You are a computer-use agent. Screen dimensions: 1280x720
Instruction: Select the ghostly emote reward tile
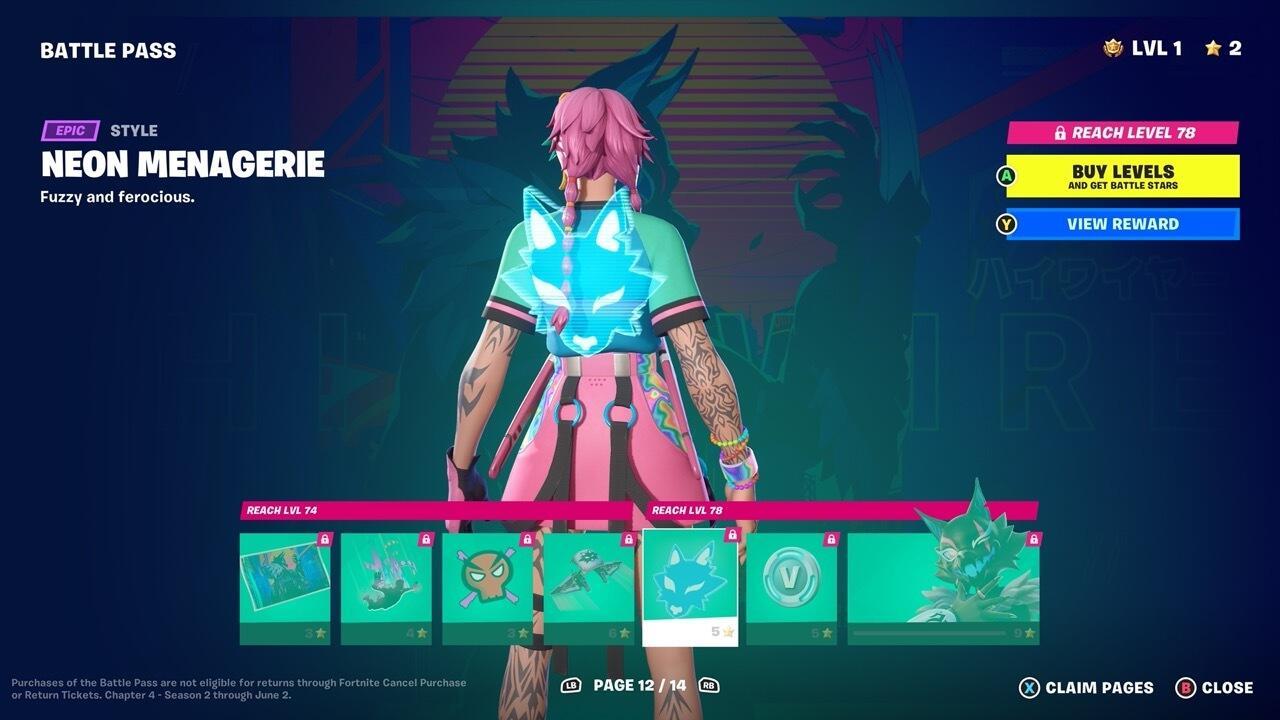click(386, 585)
